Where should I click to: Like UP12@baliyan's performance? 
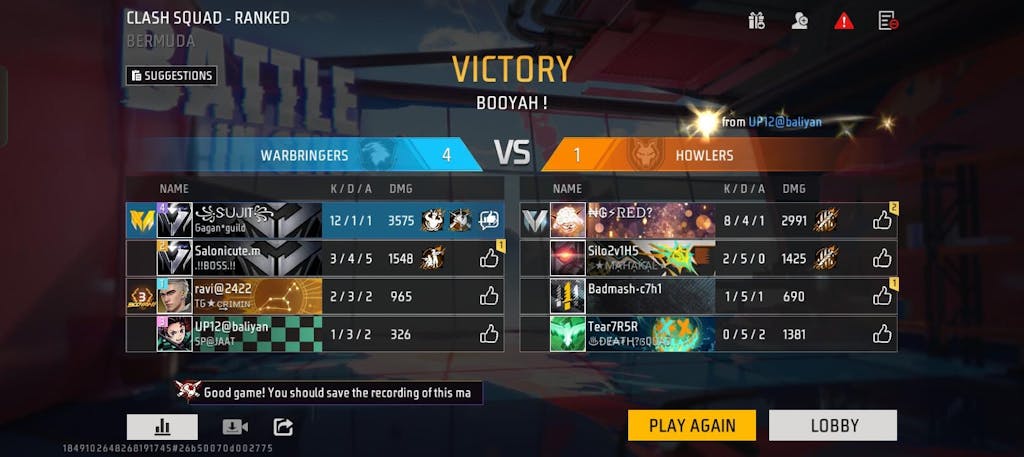pyautogui.click(x=489, y=334)
